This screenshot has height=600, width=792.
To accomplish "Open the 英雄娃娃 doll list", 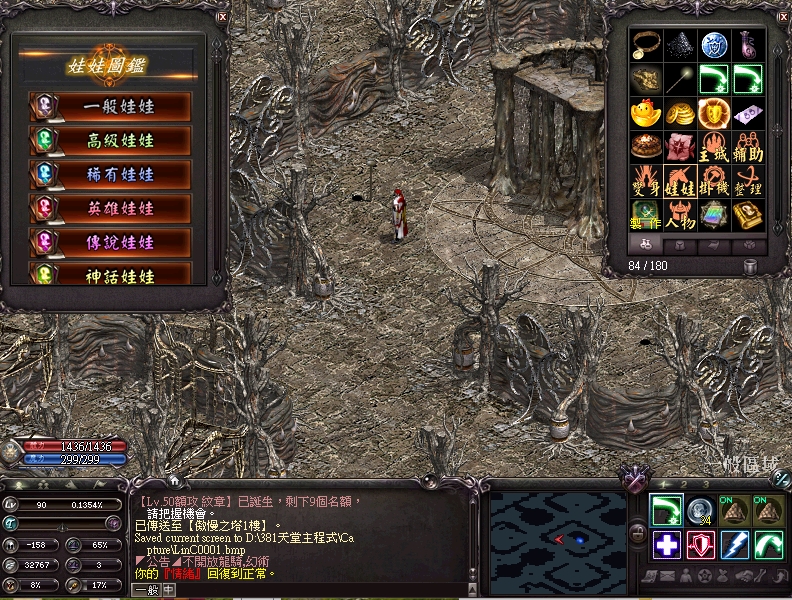I will click(110, 209).
